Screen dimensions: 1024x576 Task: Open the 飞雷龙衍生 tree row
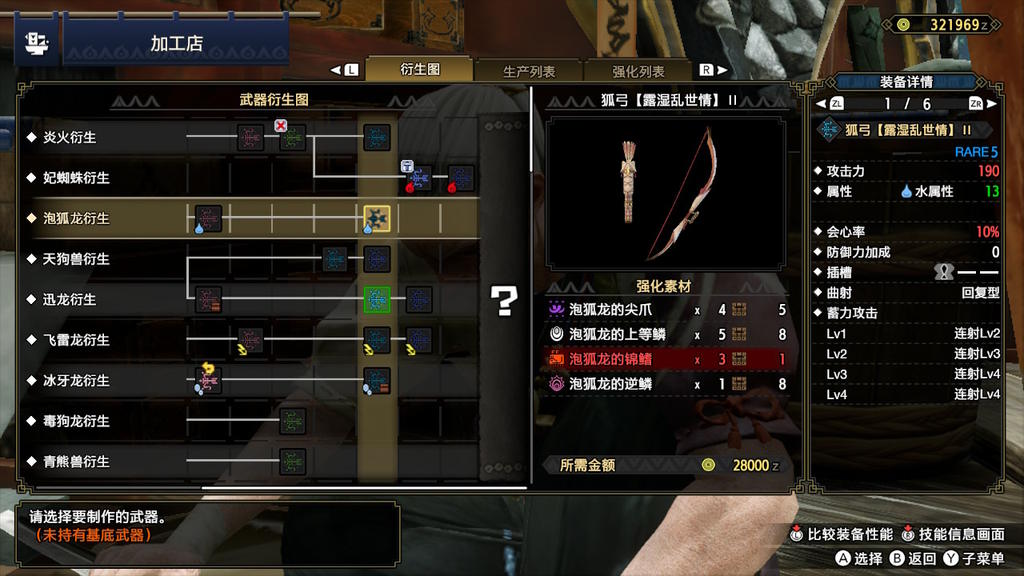click(77, 340)
